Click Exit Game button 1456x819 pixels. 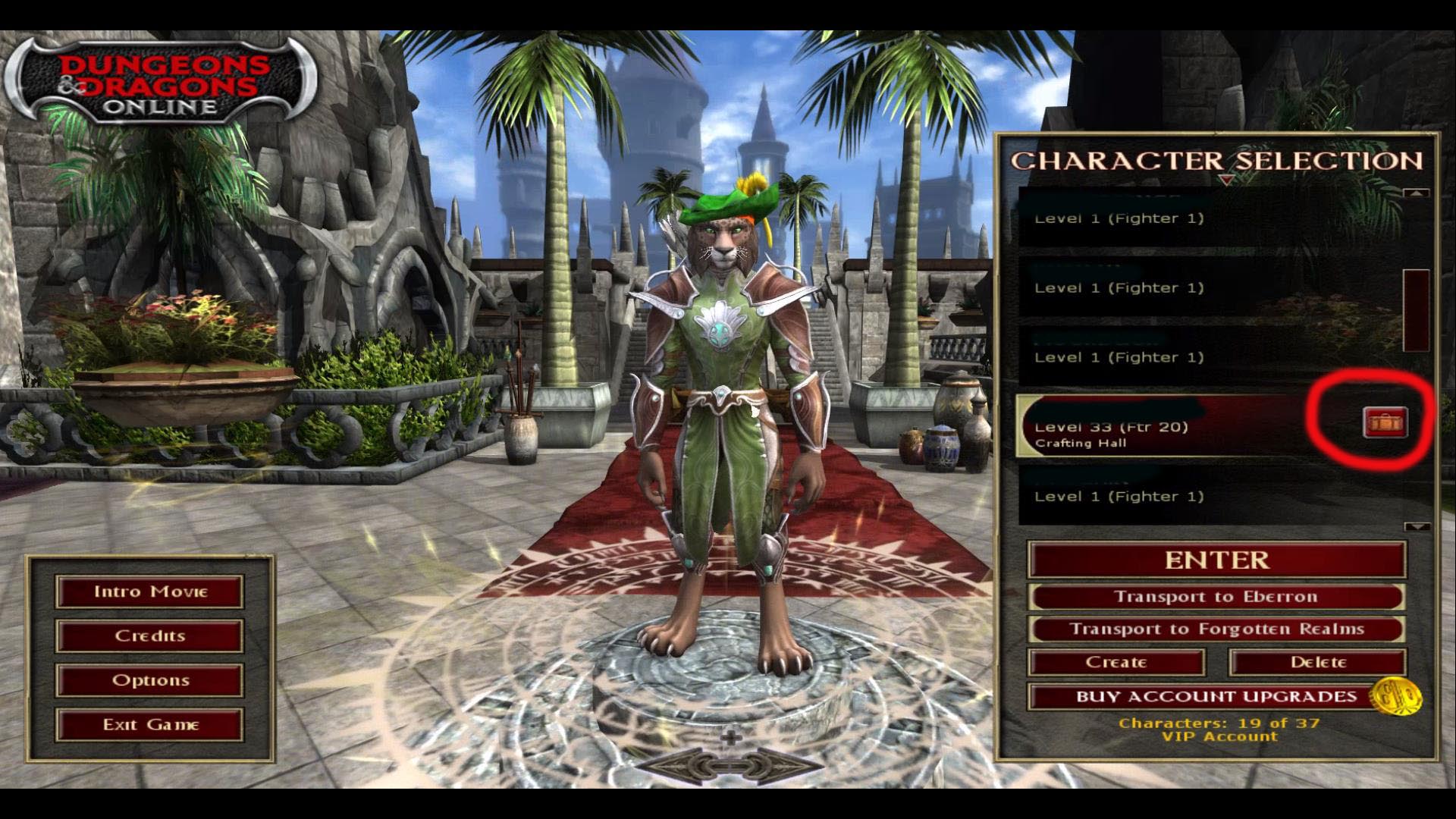point(149,725)
